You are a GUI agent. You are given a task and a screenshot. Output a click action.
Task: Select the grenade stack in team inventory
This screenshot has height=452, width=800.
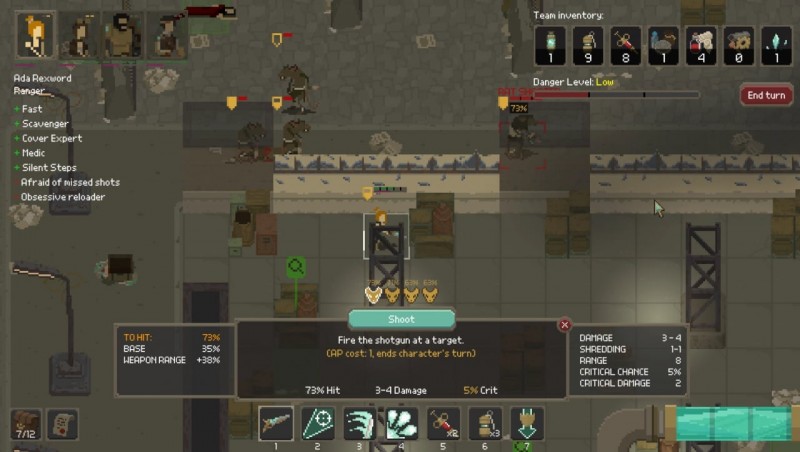(x=588, y=45)
